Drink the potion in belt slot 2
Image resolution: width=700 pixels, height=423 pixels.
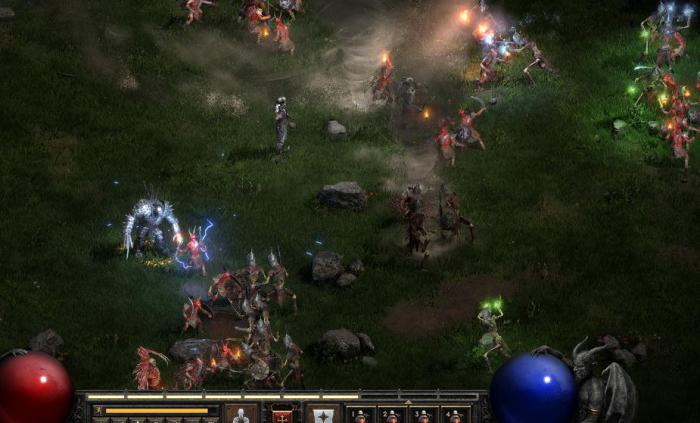[392, 414]
